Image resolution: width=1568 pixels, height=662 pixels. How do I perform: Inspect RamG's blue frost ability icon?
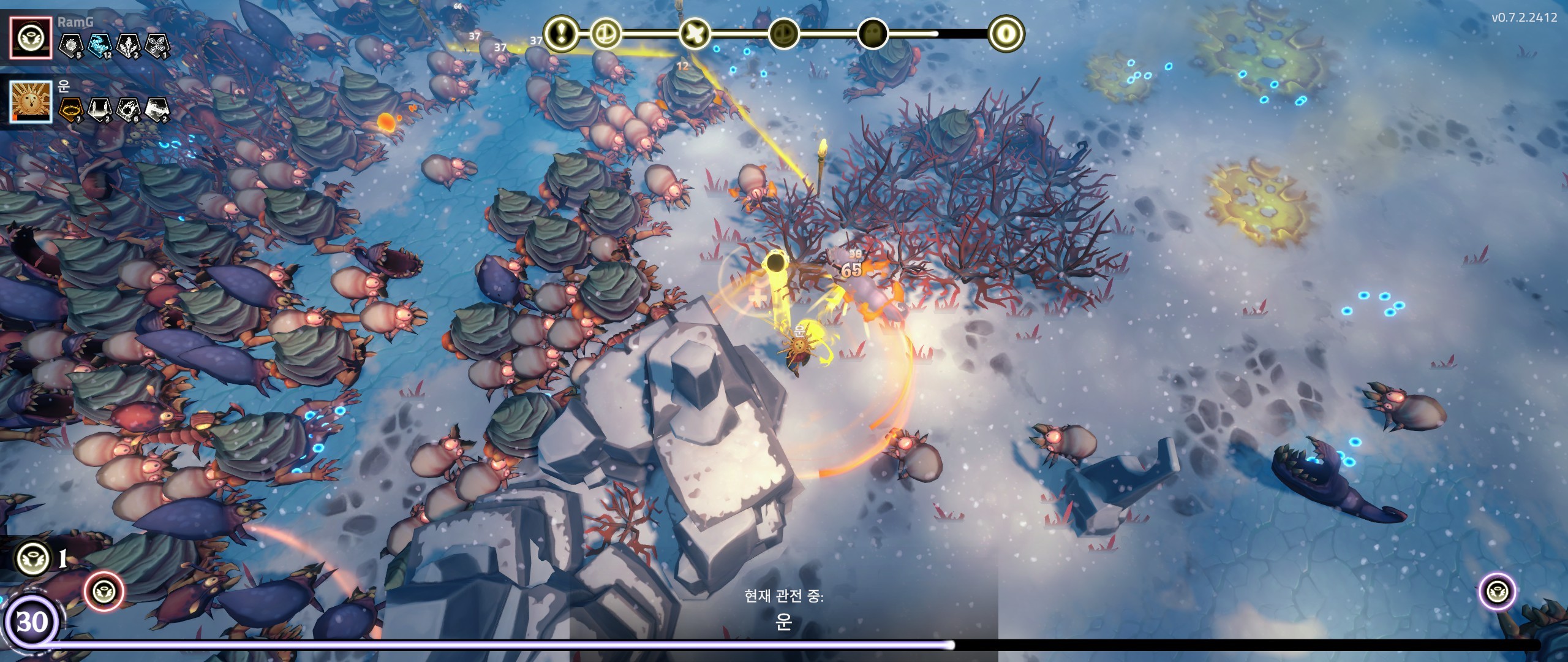point(100,45)
